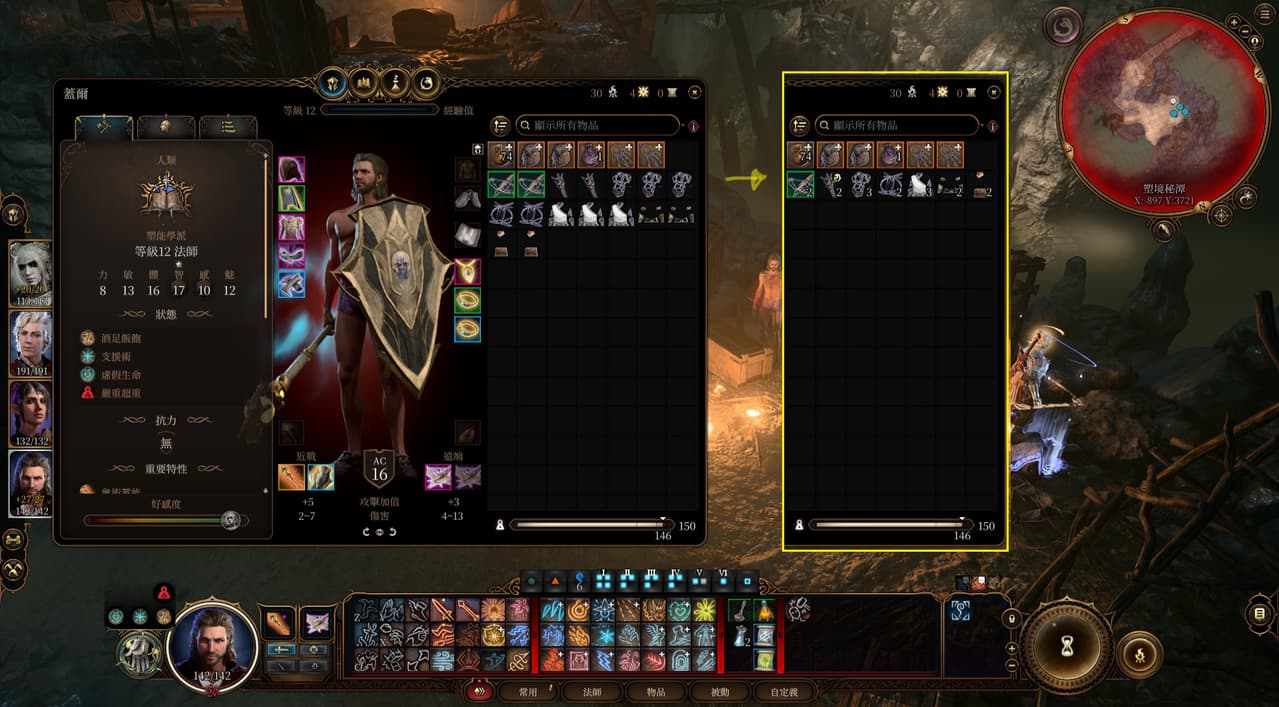
Task: Open camp with the campfire button
Action: 1138,653
